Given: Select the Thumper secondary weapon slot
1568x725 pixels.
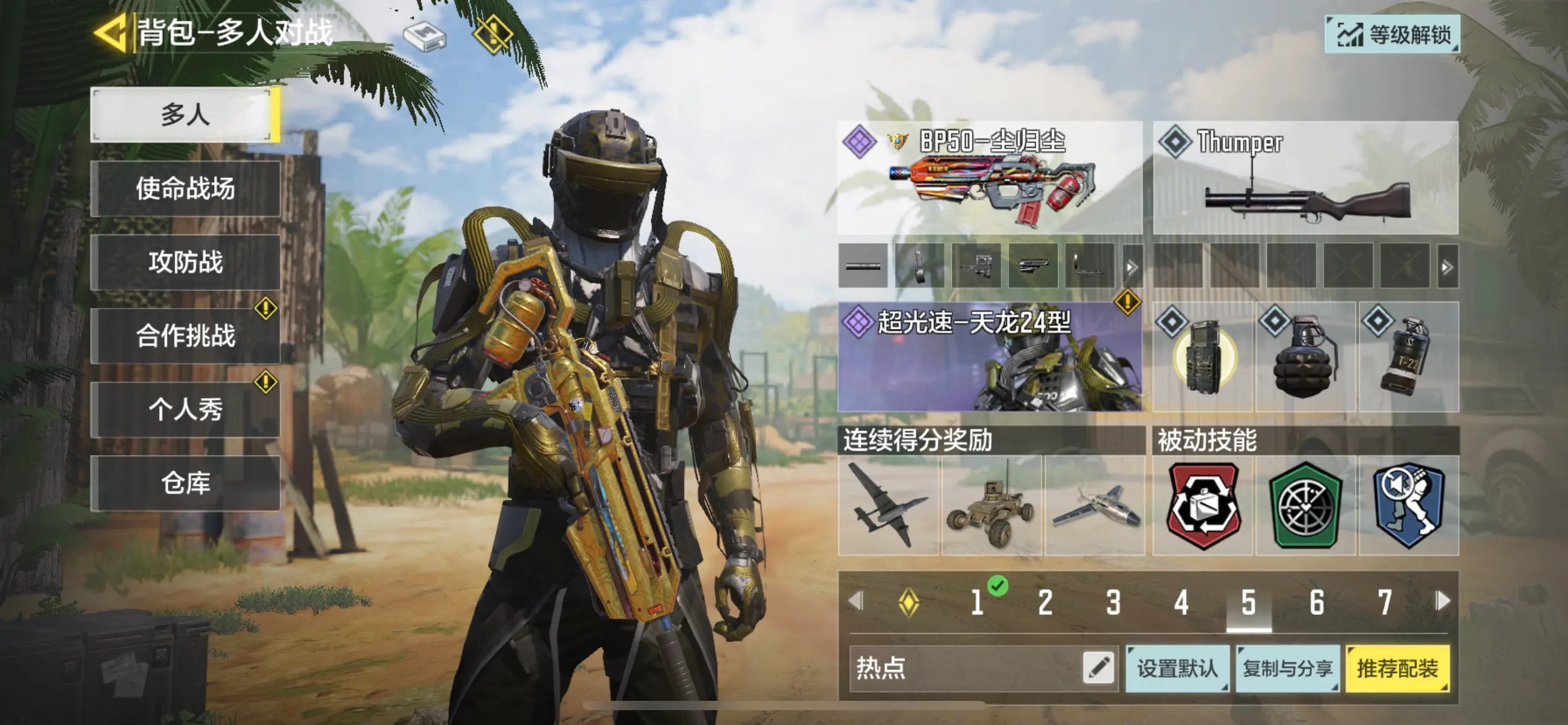Looking at the screenshot, I should tap(1305, 178).
